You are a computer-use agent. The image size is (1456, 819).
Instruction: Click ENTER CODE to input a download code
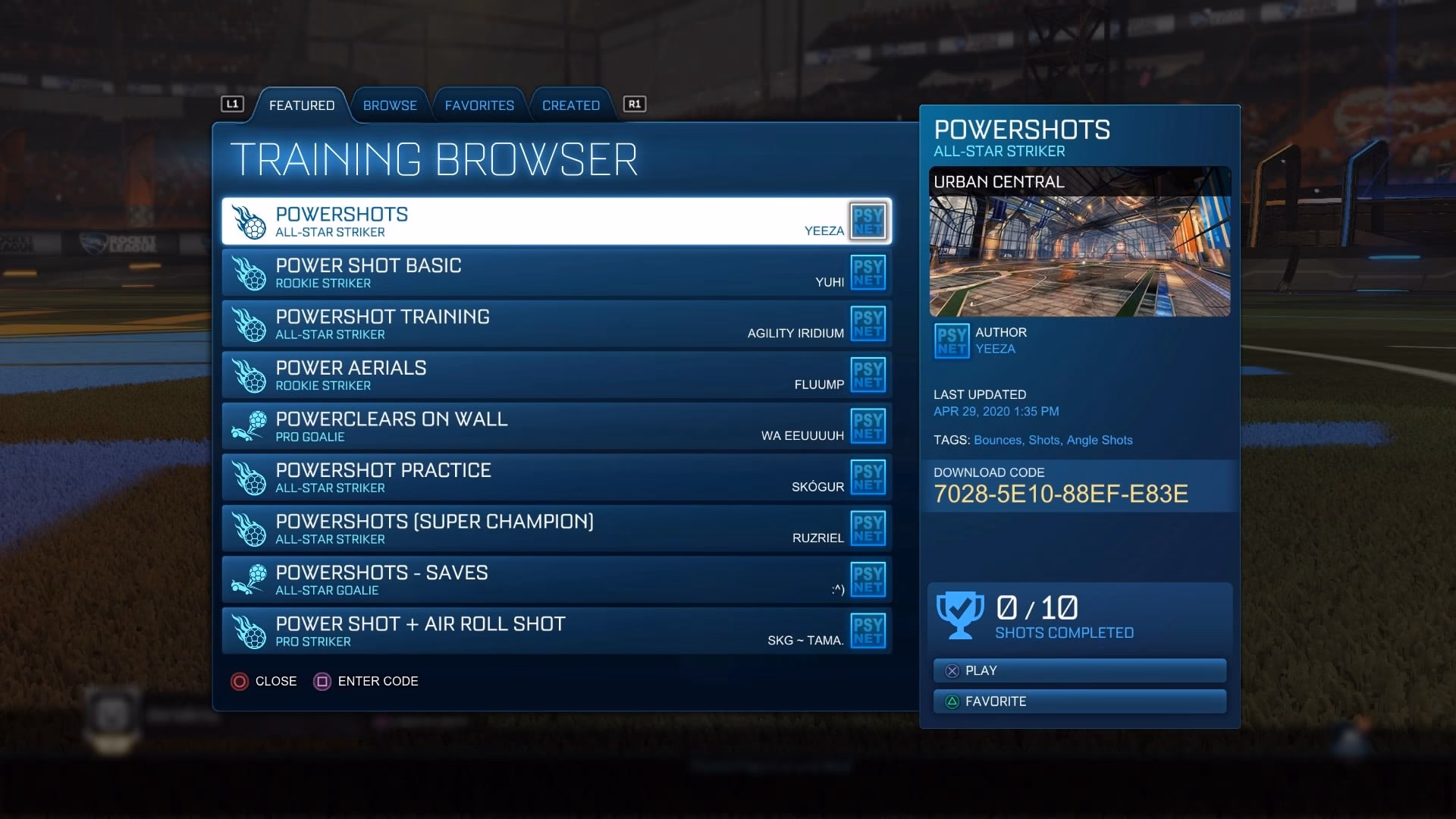click(366, 681)
